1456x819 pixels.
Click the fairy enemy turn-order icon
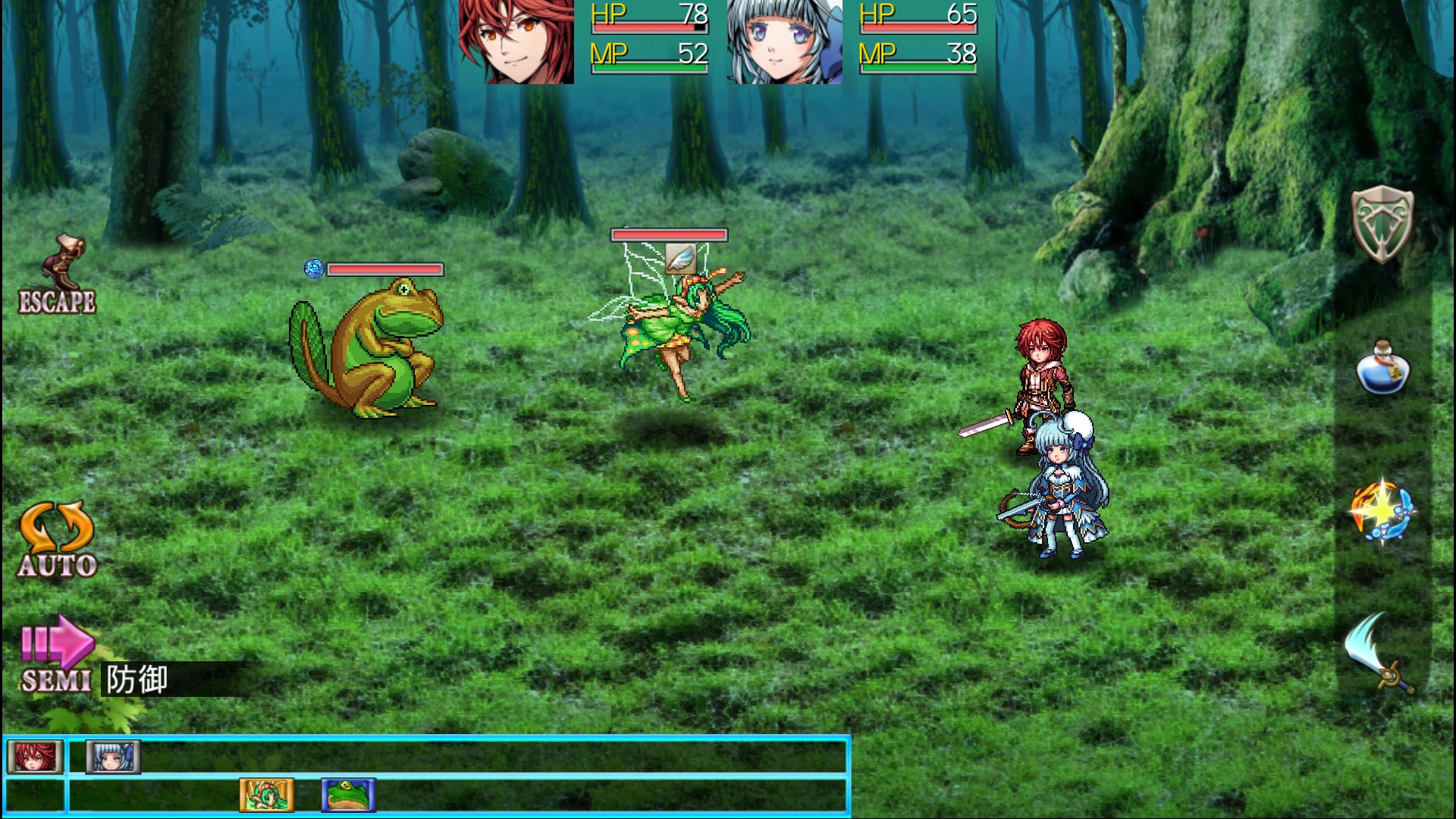[x=267, y=795]
